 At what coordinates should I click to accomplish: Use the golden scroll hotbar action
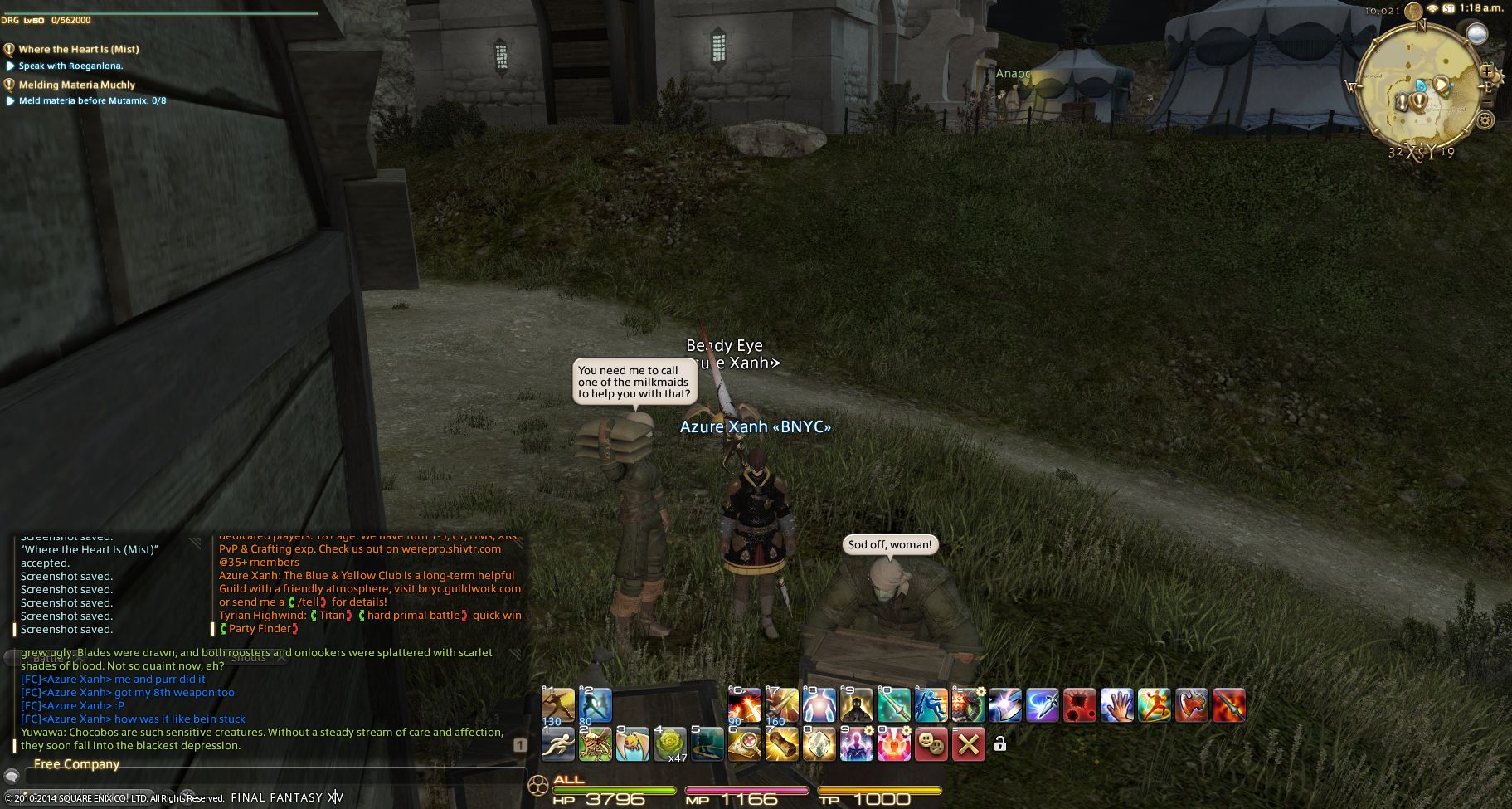click(x=781, y=744)
